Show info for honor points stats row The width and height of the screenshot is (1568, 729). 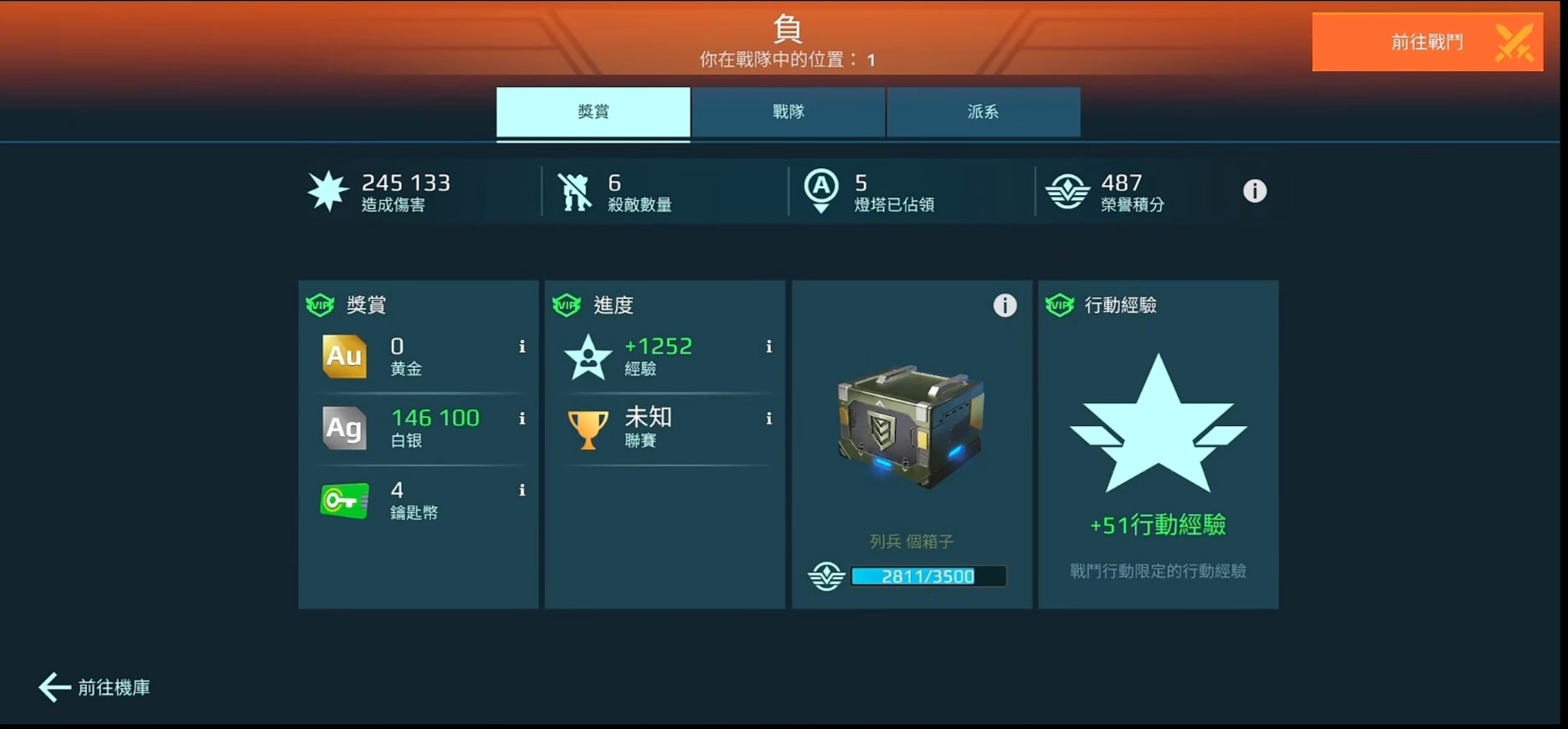tap(1254, 192)
